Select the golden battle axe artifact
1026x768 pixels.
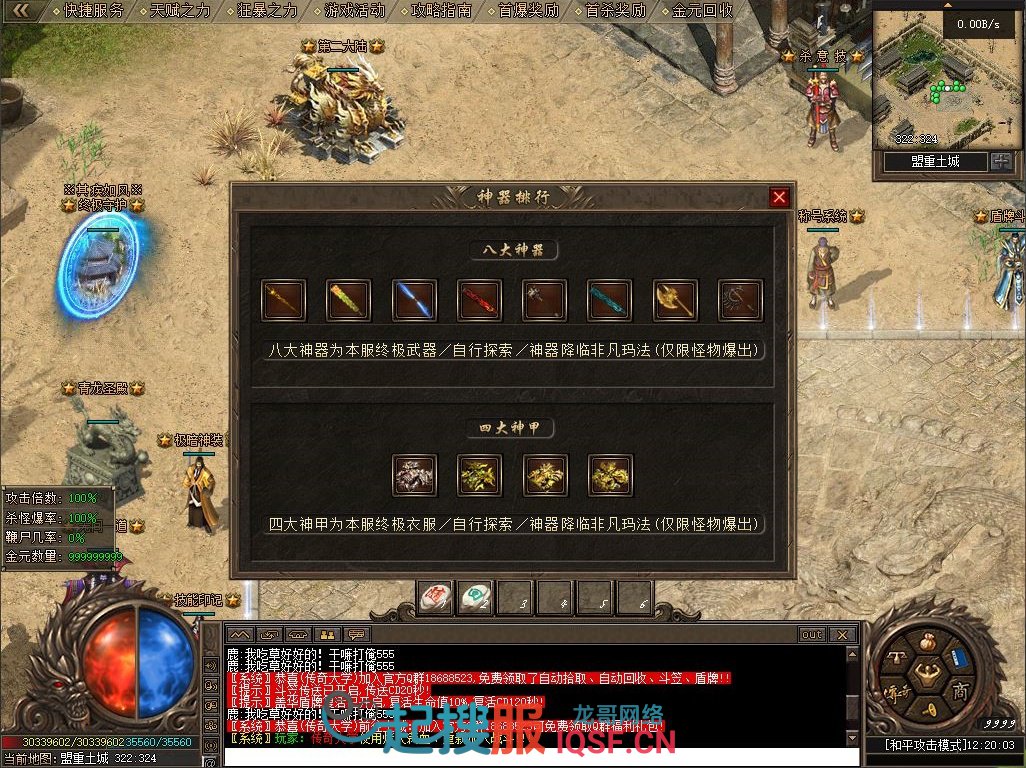coord(675,300)
